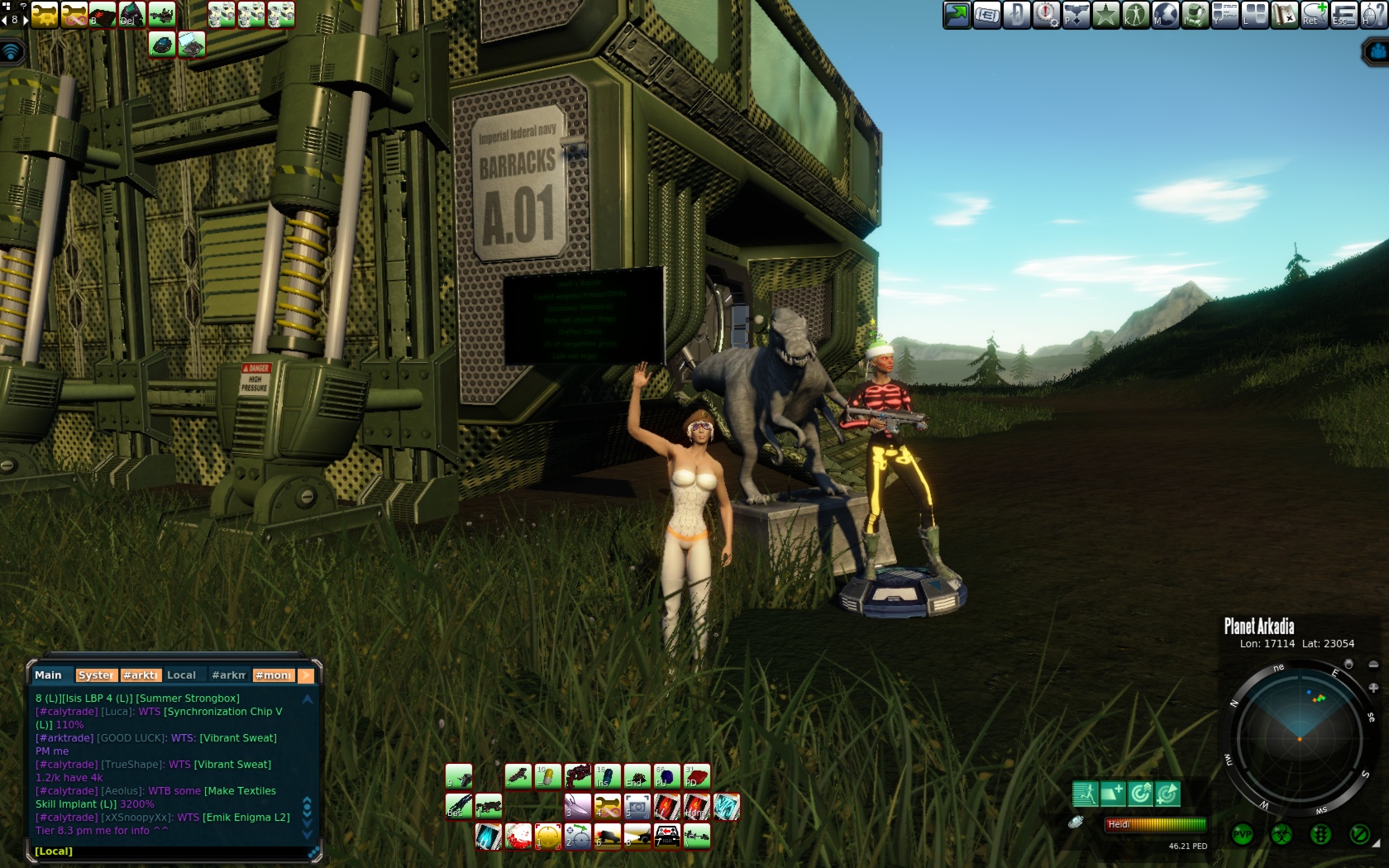The height and width of the screenshot is (868, 1389).
Task: Open the robot inventory icon in top toolbar
Action: click(1195, 14)
